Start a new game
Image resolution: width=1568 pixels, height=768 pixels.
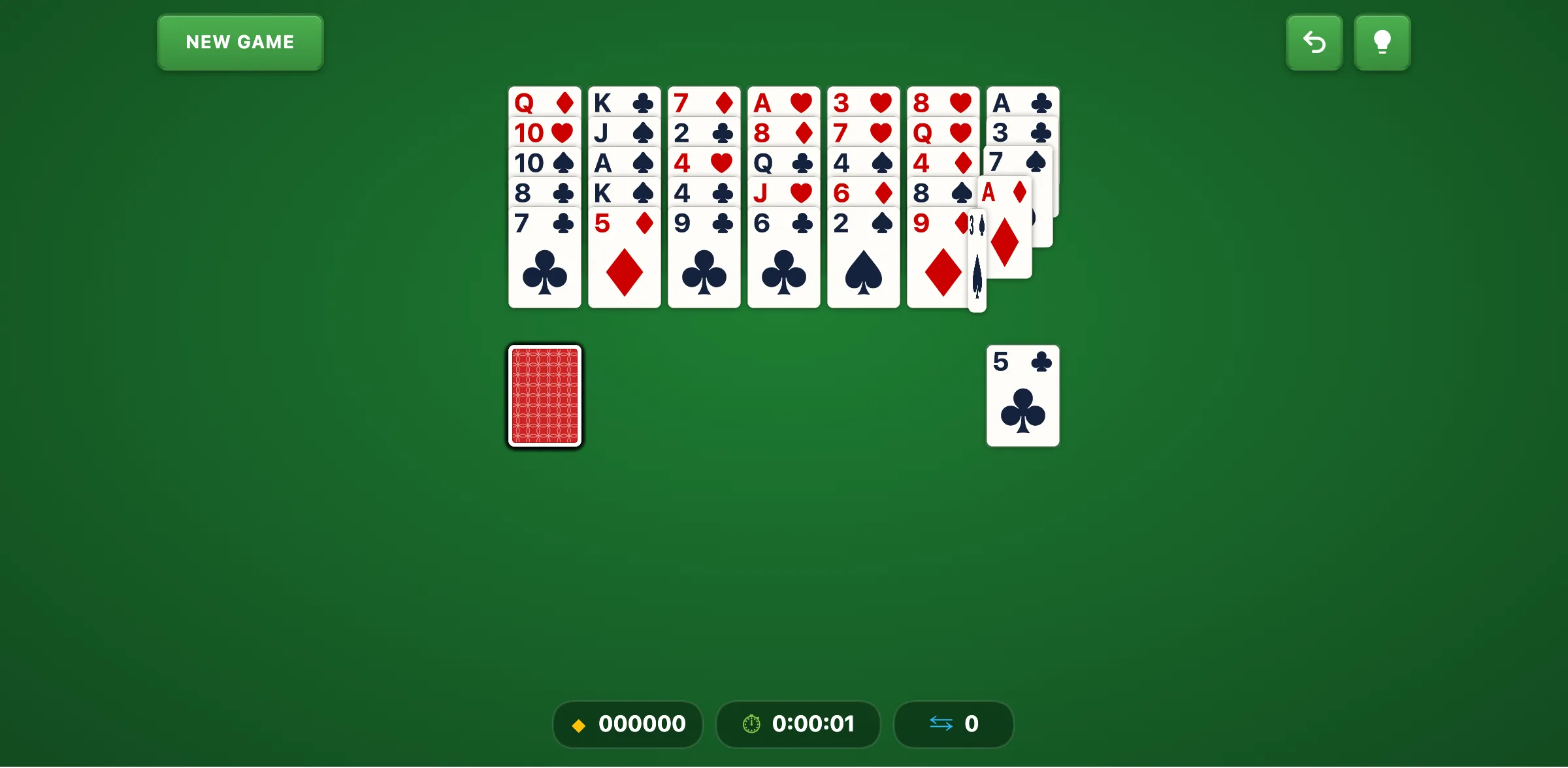239,42
